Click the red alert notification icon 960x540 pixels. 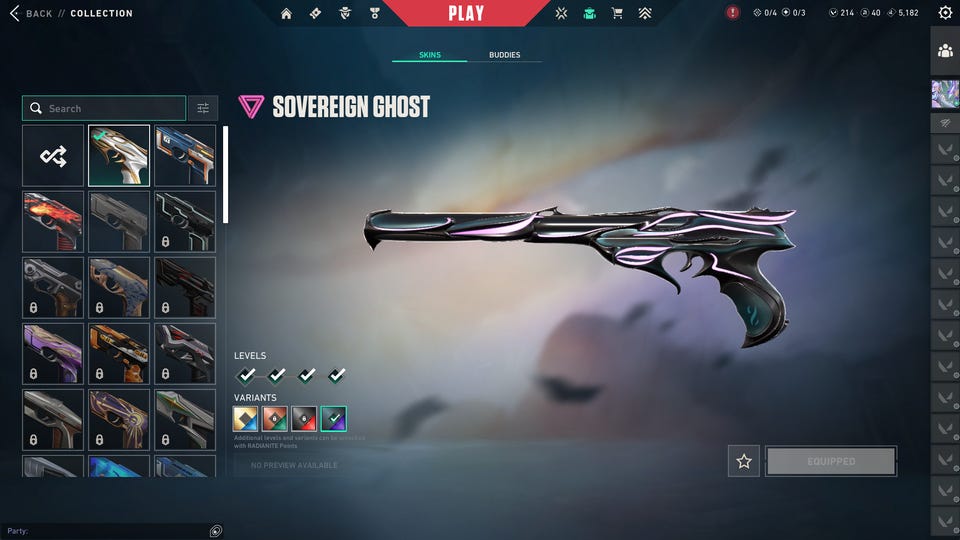(x=733, y=13)
